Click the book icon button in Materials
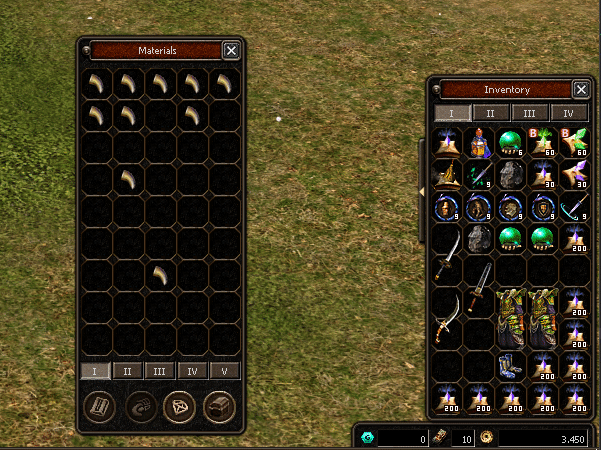The image size is (601, 450). (98, 408)
